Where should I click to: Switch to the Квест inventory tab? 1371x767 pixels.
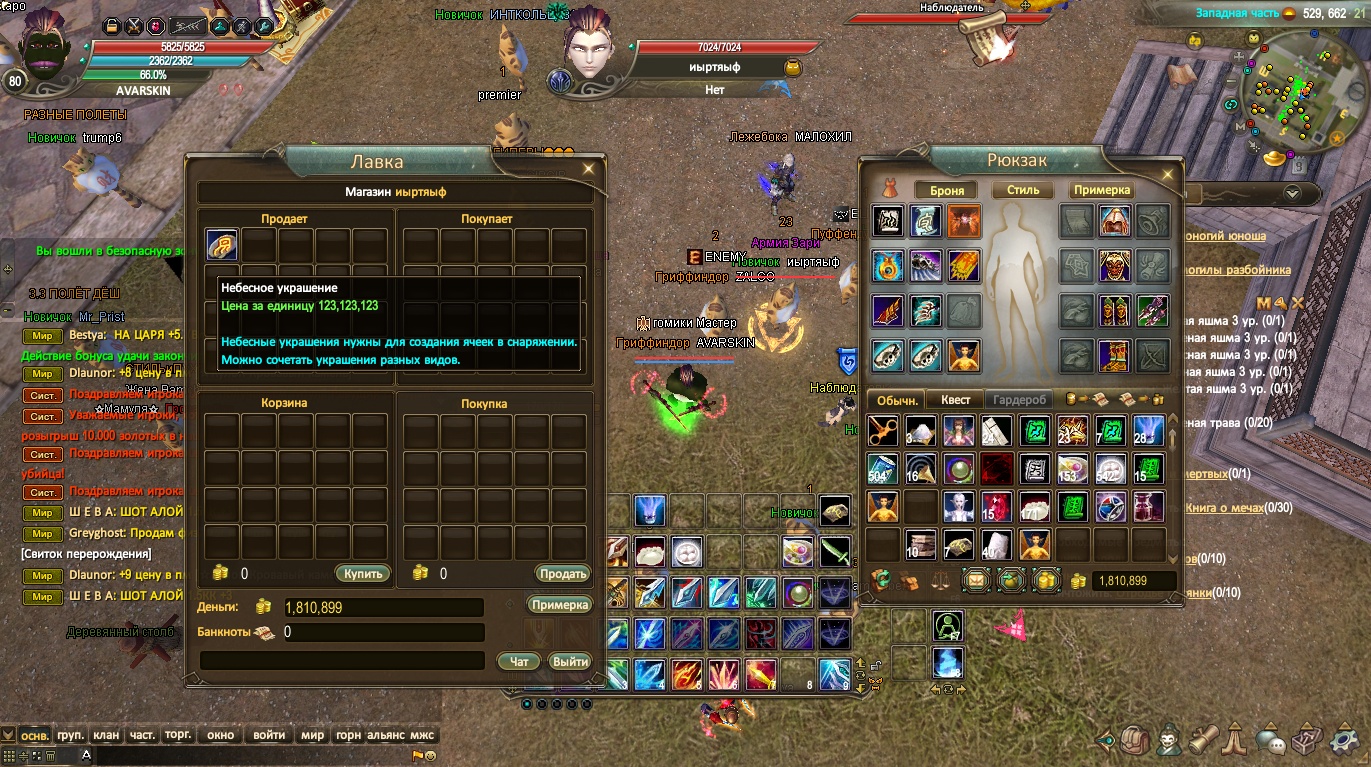coord(955,399)
